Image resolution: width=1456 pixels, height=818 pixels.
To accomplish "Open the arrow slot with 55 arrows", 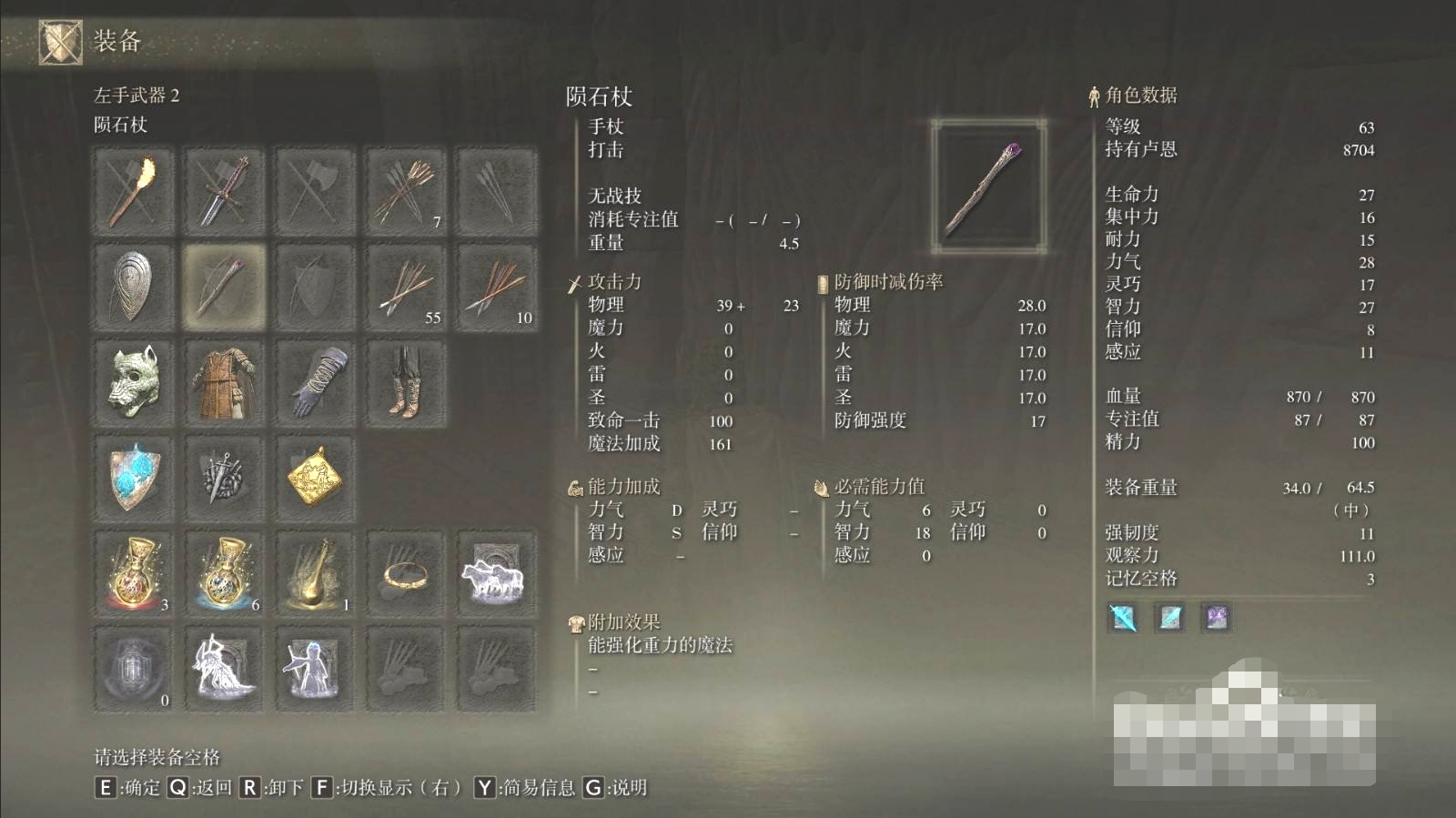I will 406,287.
